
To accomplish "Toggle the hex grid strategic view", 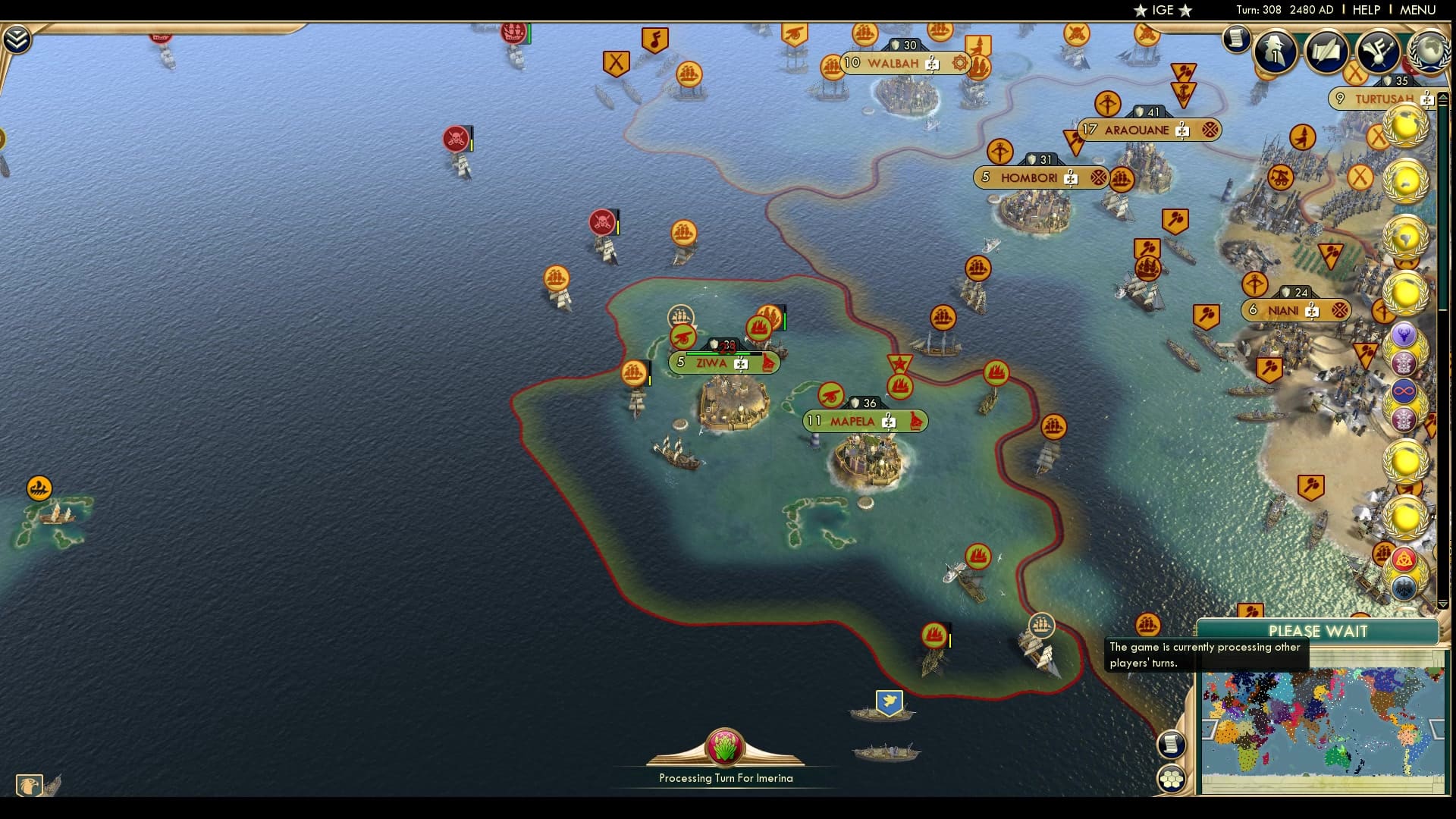I will click(1172, 778).
